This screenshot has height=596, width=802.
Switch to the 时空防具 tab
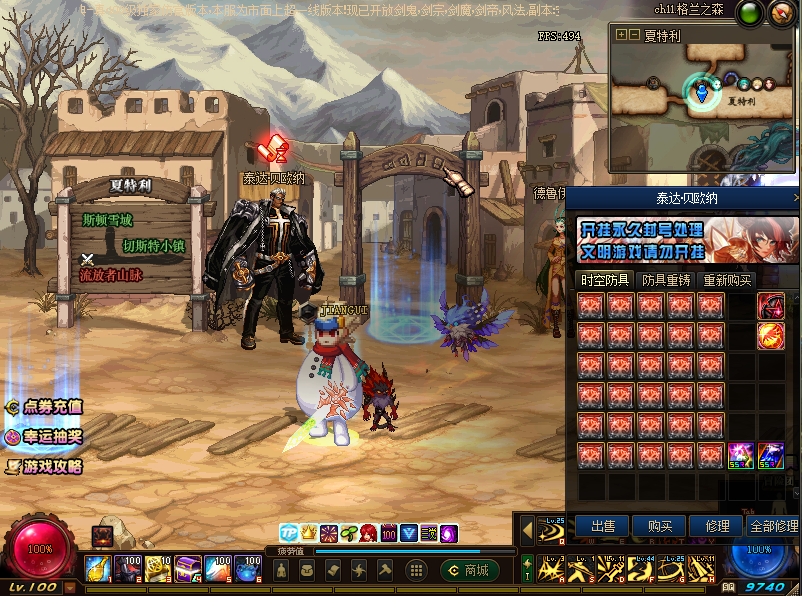point(605,280)
